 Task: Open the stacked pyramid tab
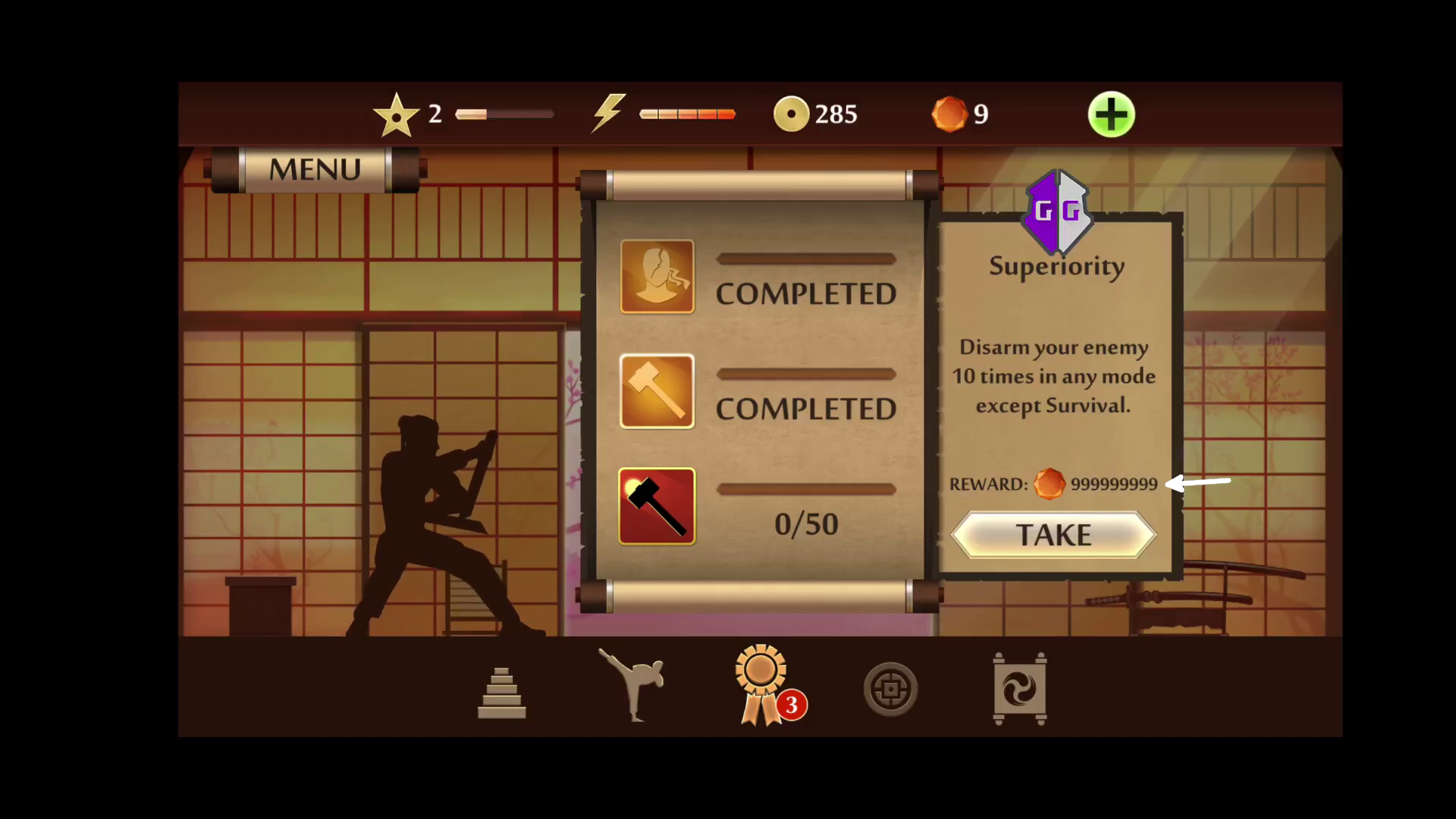click(x=501, y=692)
